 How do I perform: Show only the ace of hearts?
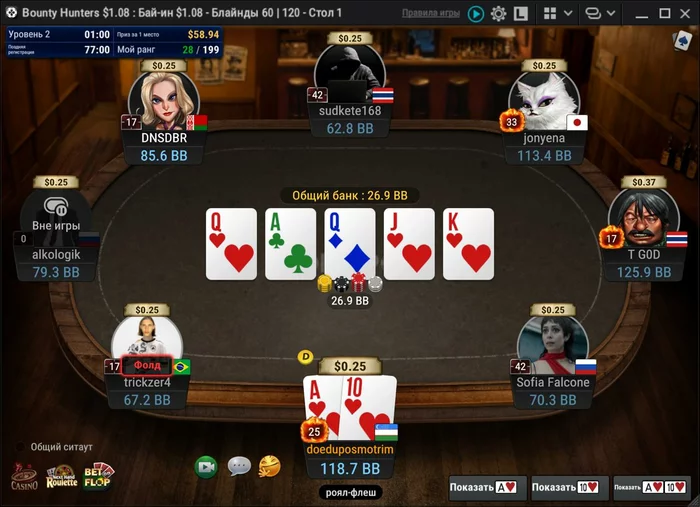[487, 487]
